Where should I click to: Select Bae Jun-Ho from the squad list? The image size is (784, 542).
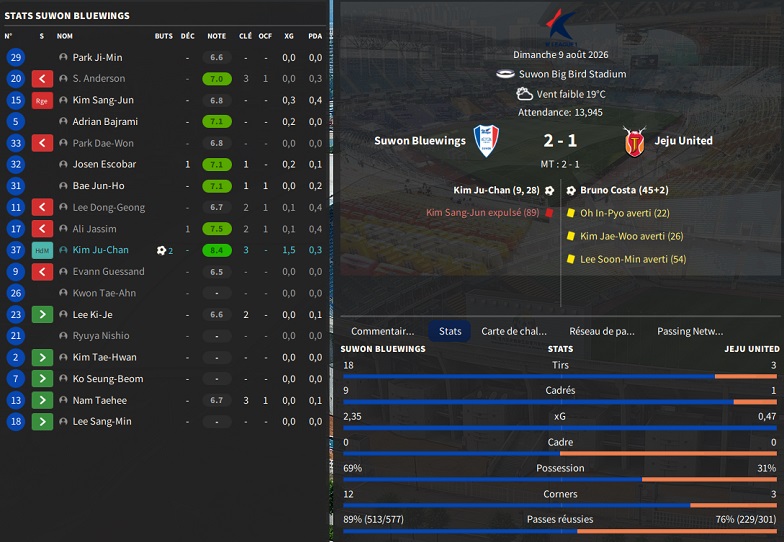pyautogui.click(x=98, y=186)
